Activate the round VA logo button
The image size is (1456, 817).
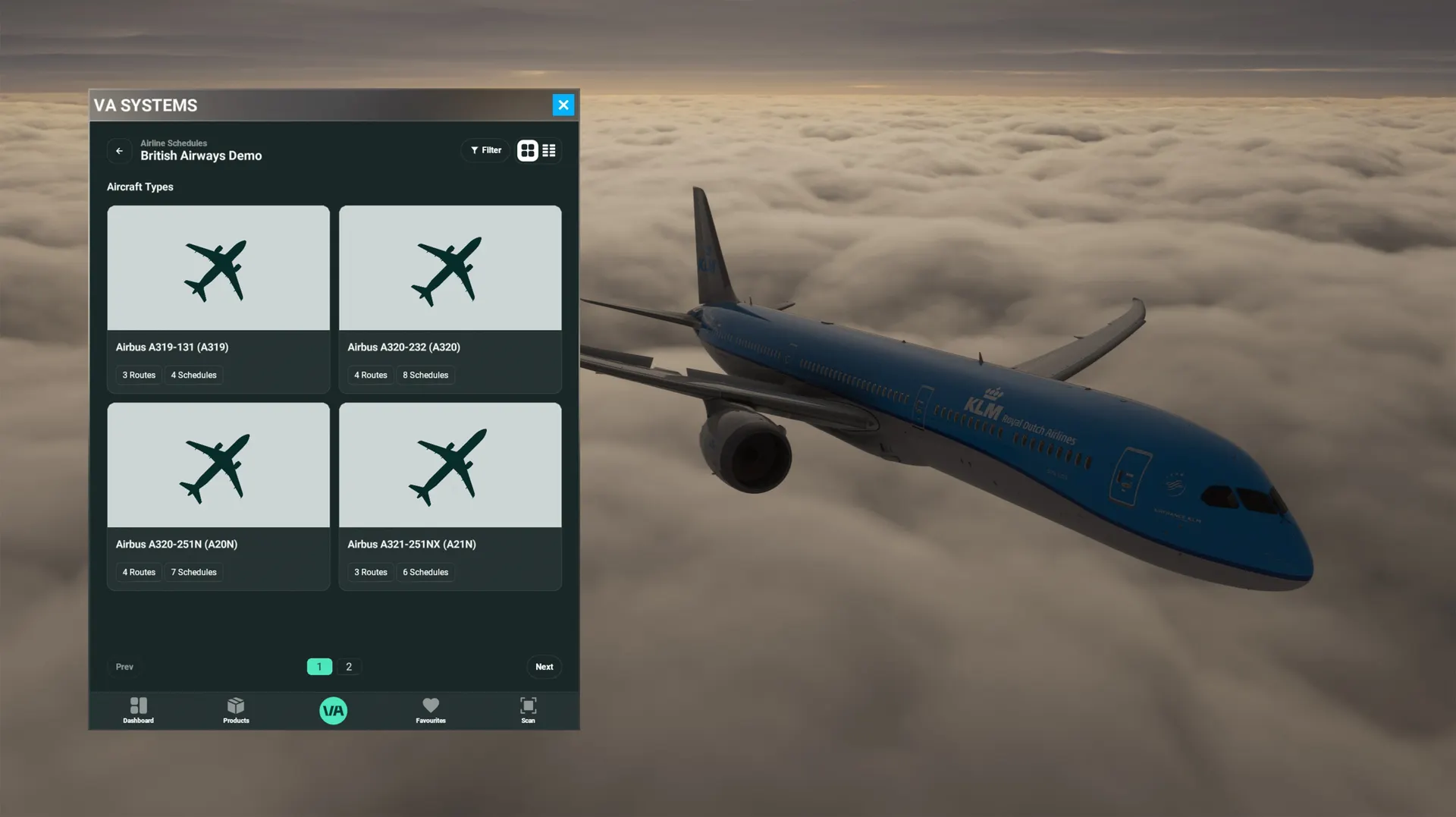[x=333, y=711]
